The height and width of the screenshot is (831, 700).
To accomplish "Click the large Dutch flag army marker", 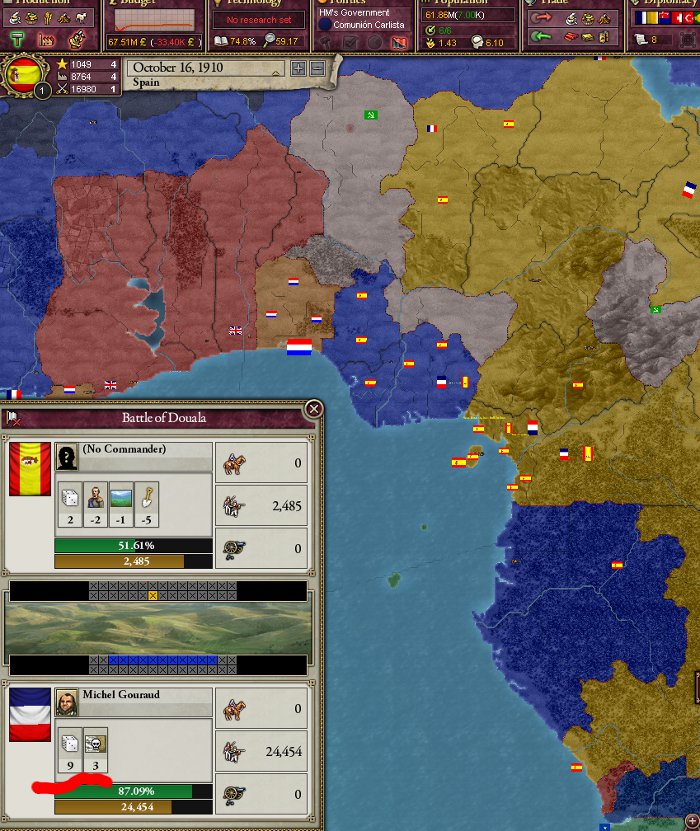I will tap(299, 348).
